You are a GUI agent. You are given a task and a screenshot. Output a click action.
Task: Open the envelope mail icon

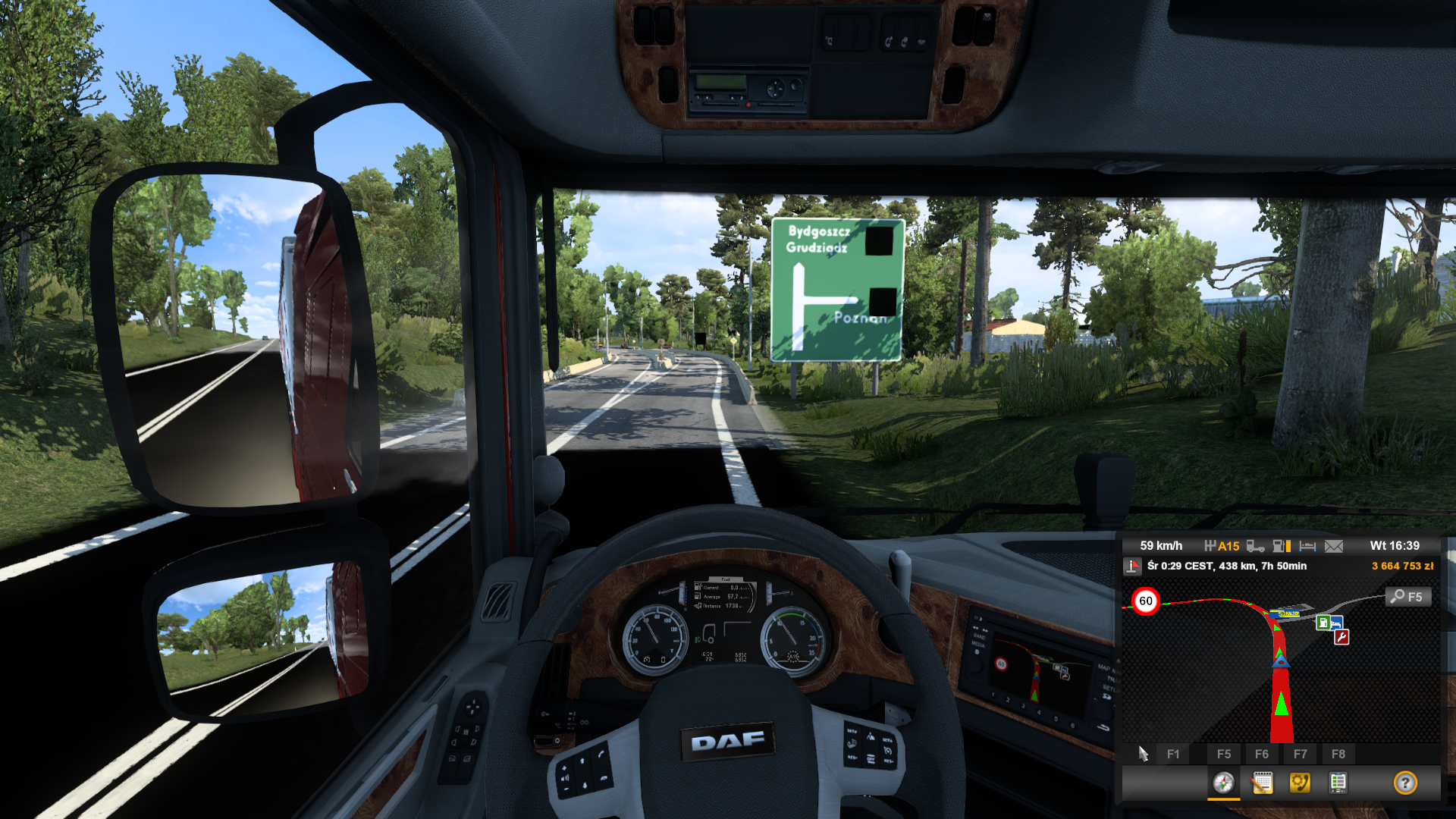[x=1334, y=546]
